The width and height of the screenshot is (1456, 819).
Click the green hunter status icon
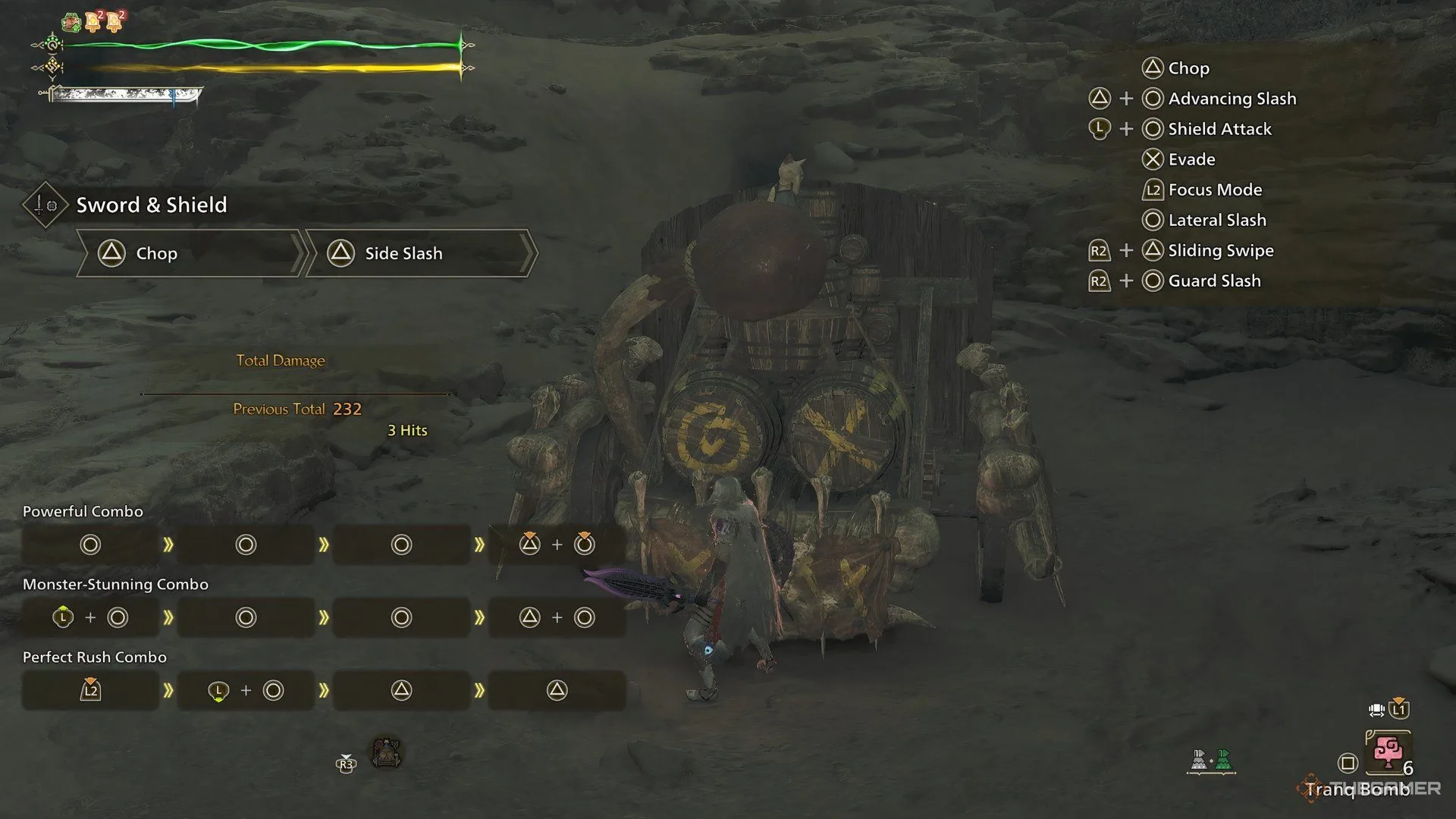(x=71, y=22)
